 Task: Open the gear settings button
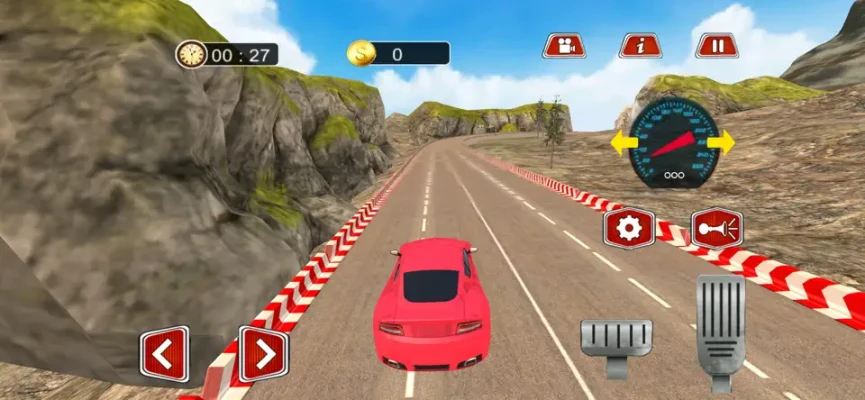[x=628, y=229]
